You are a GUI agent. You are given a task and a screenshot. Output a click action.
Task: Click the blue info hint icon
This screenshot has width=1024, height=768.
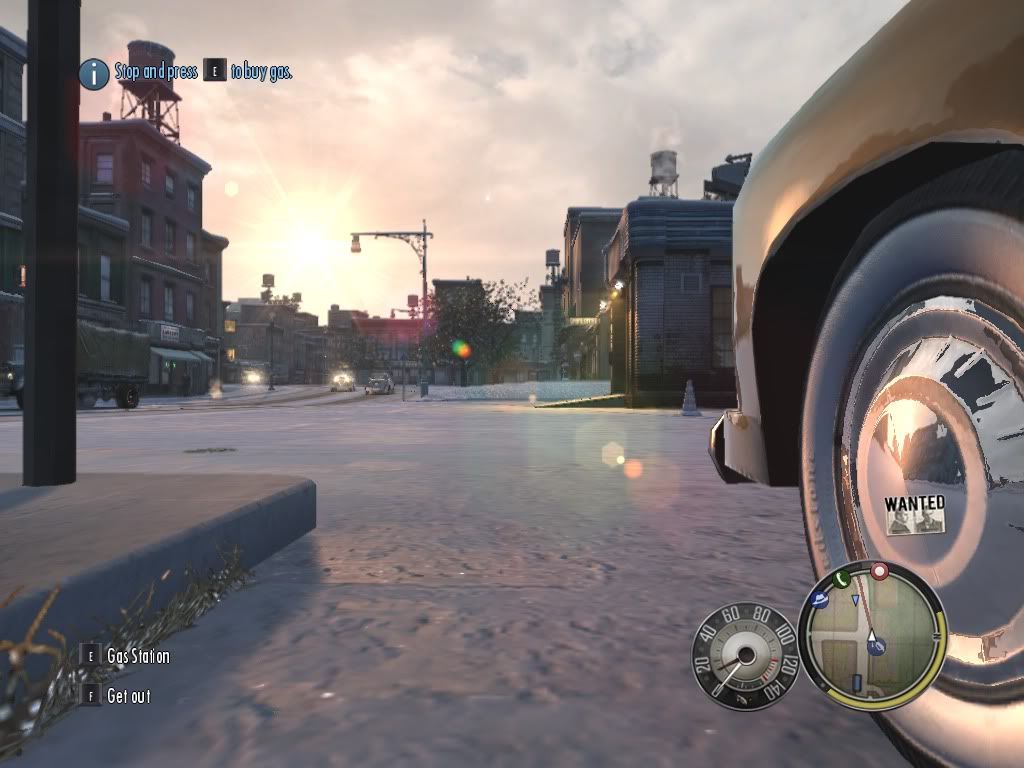coord(94,72)
